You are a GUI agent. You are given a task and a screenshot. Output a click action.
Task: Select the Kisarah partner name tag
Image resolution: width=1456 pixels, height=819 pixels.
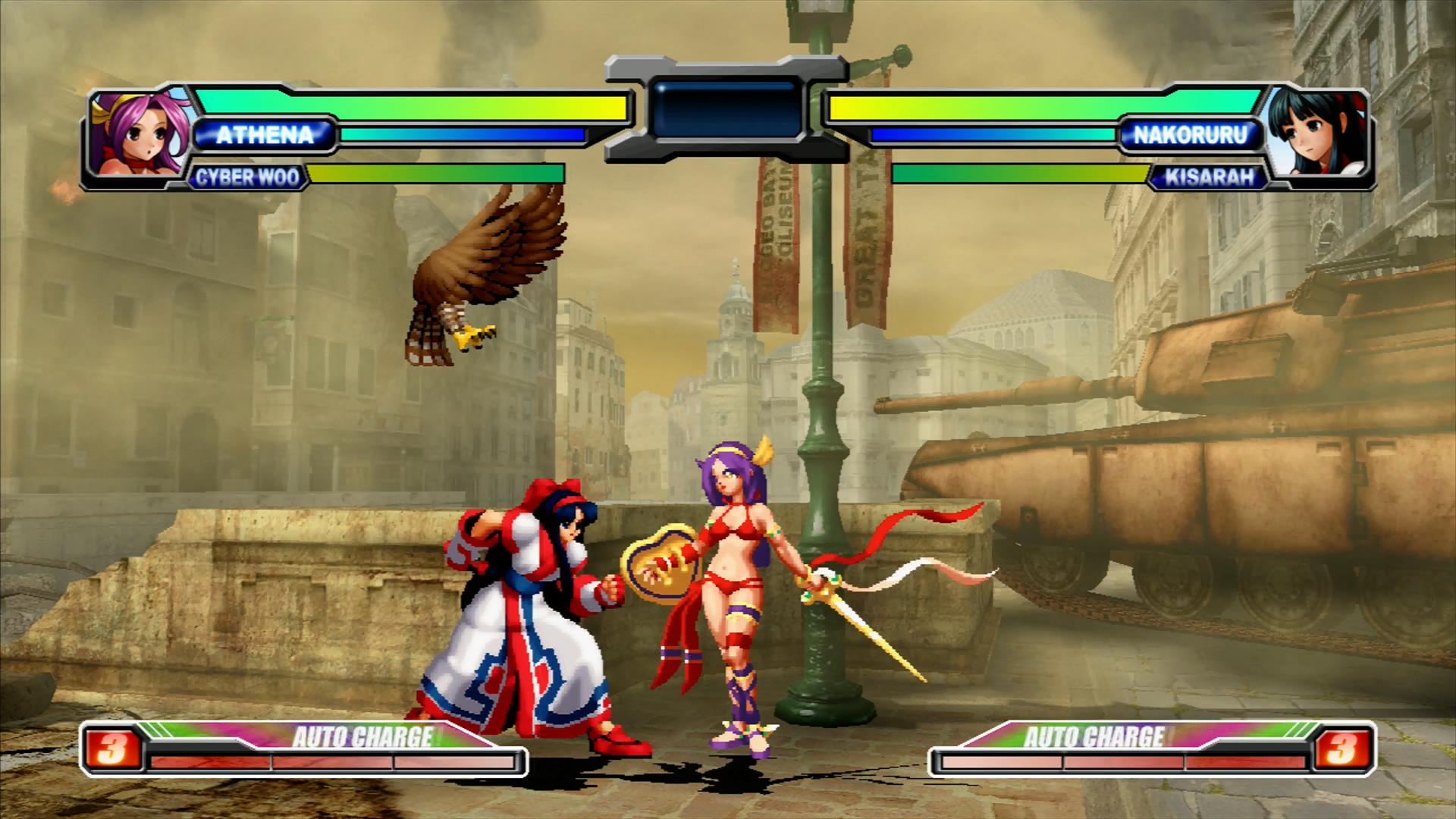(x=1210, y=177)
